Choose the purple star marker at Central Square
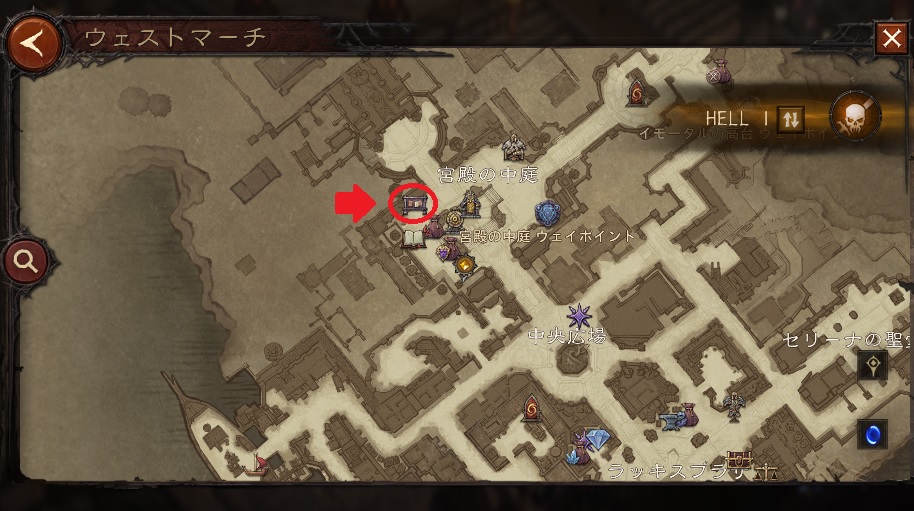Image resolution: width=914 pixels, height=511 pixels. coord(578,317)
